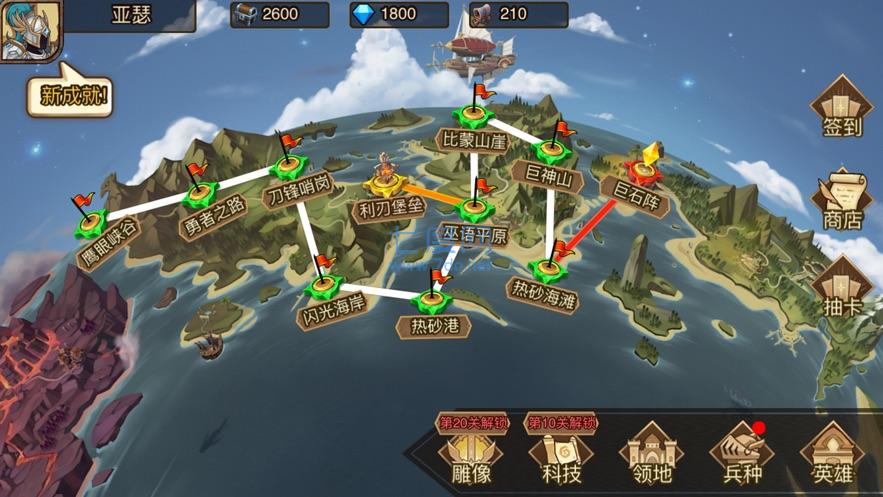Click the 亚瑟 player avatar portrait
The height and width of the screenshot is (497, 883).
29,29
